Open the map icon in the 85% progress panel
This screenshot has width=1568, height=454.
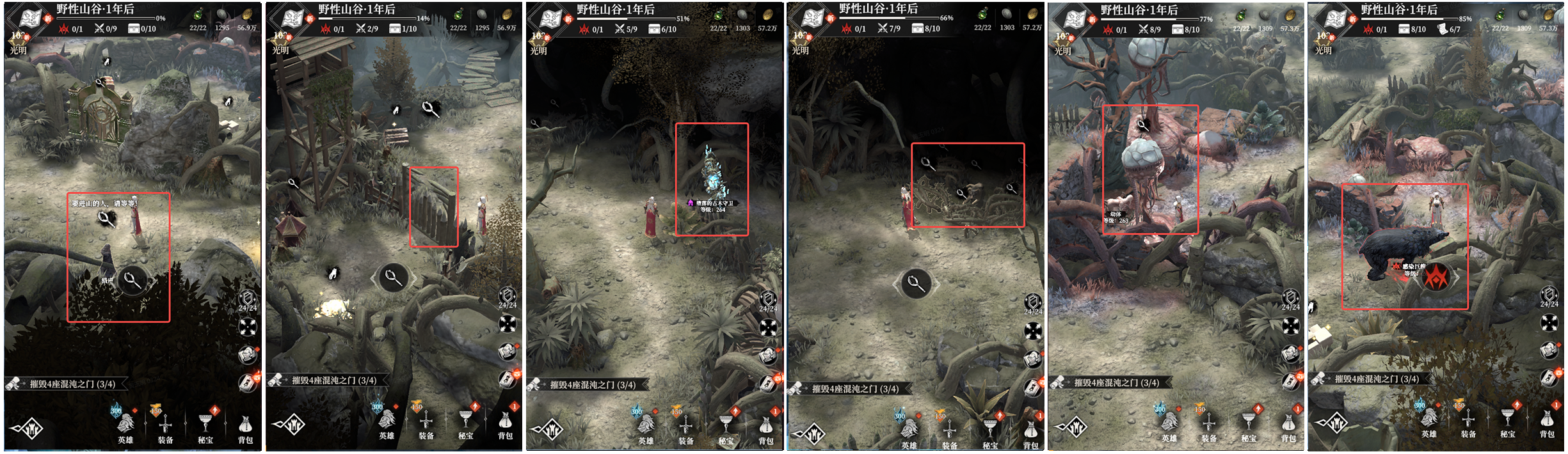pyautogui.click(x=1336, y=18)
